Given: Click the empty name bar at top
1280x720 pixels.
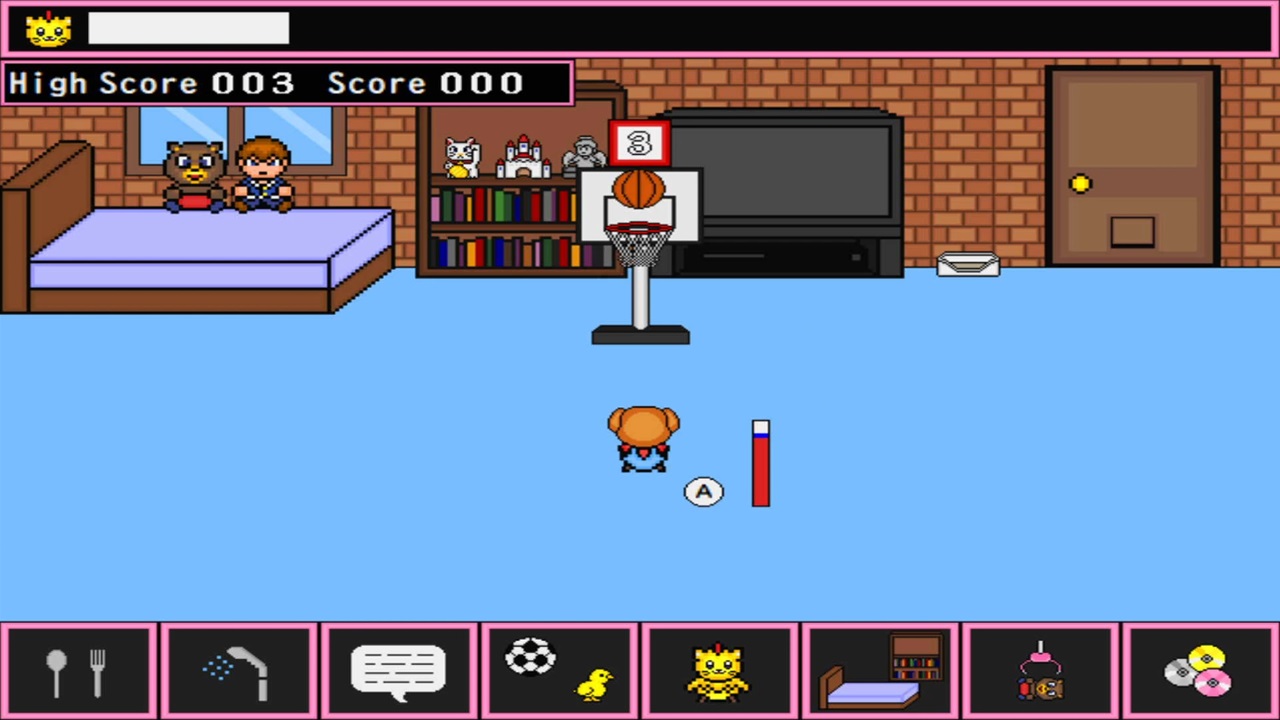Looking at the screenshot, I should point(188,28).
